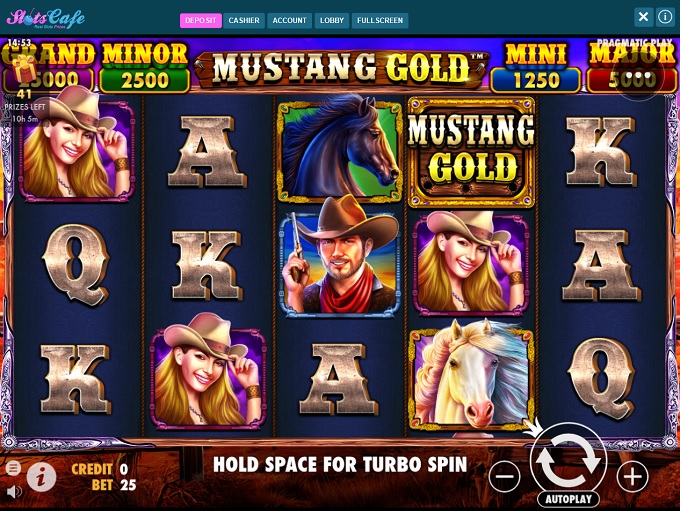The width and height of the screenshot is (680, 511).
Task: Open the hamburger settings menu
Action: click(13, 468)
